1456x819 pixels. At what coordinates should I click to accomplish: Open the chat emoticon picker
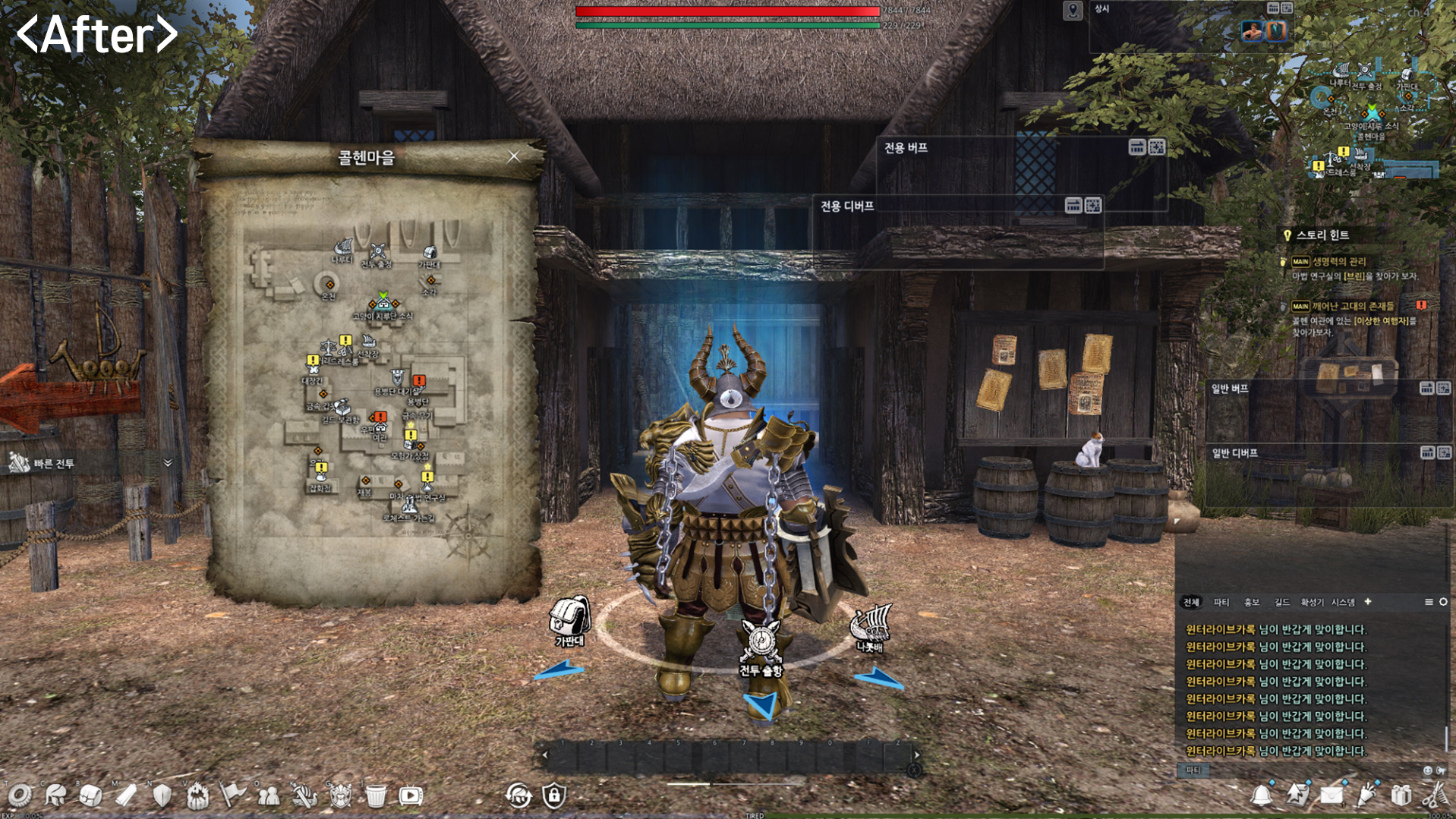1427,770
